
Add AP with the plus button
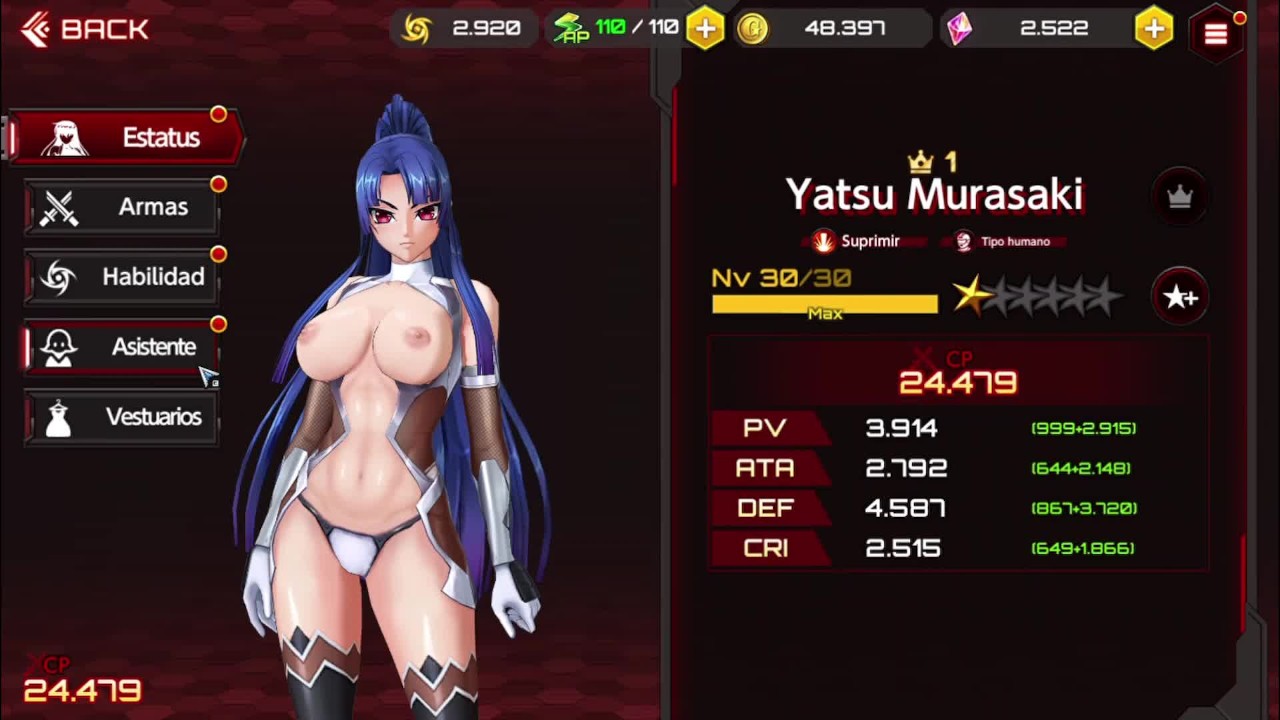pyautogui.click(x=705, y=29)
